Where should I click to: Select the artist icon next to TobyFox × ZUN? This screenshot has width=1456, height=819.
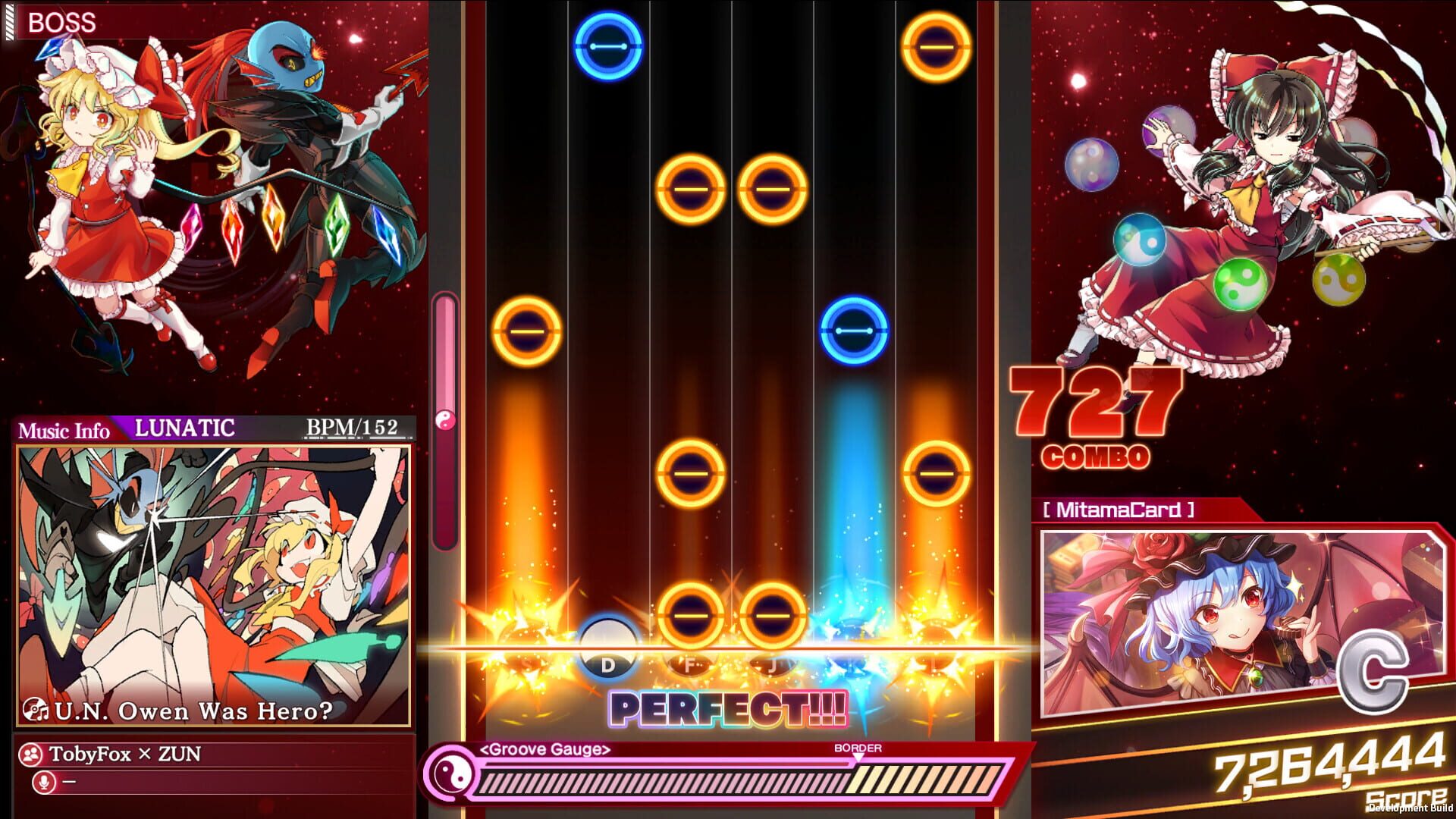coord(31,753)
